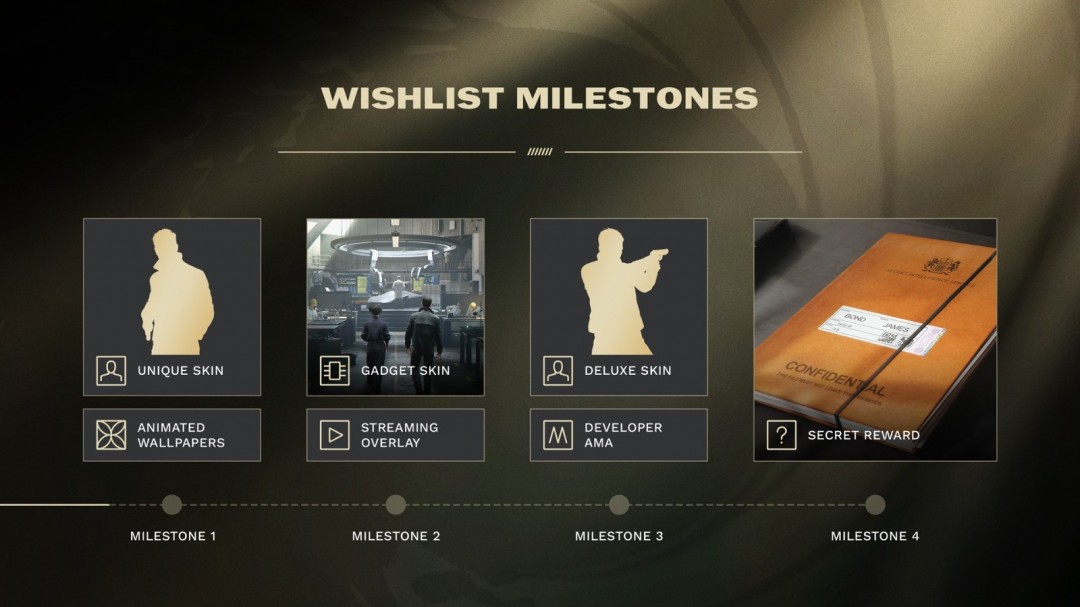
Task: Click the Milestone 1 progress marker
Action: [172, 505]
